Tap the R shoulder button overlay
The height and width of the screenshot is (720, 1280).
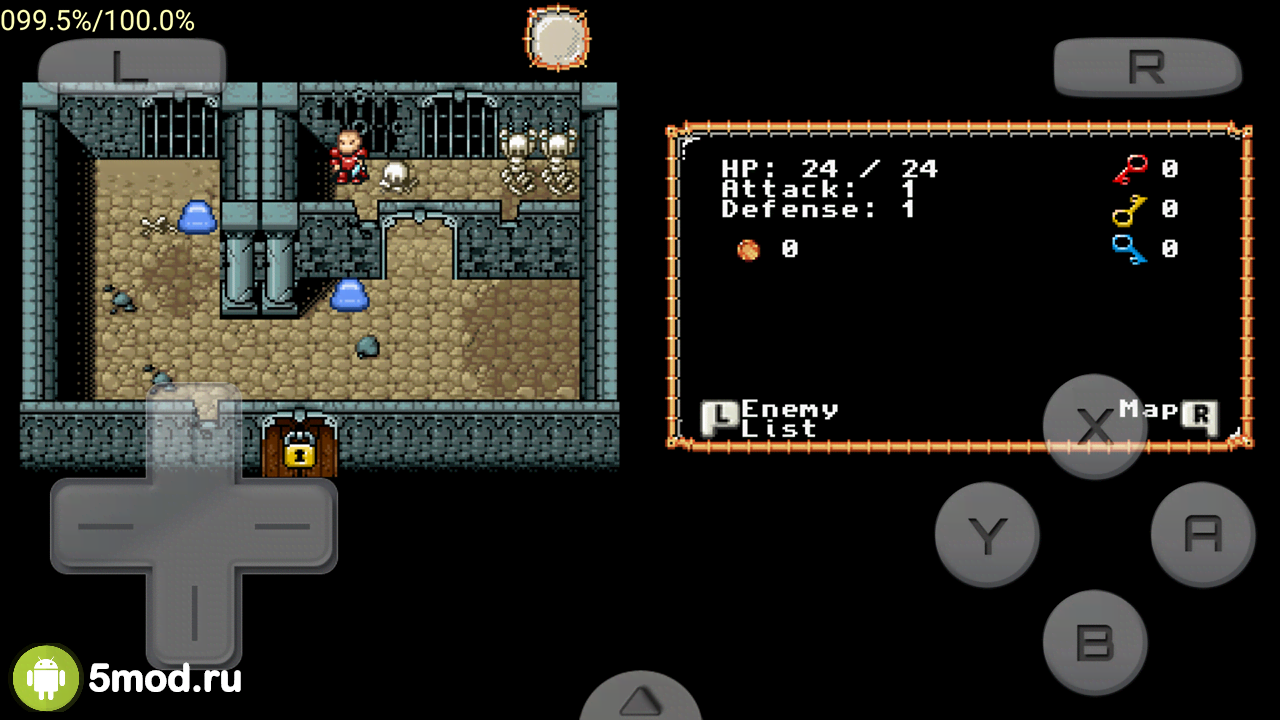click(1147, 67)
